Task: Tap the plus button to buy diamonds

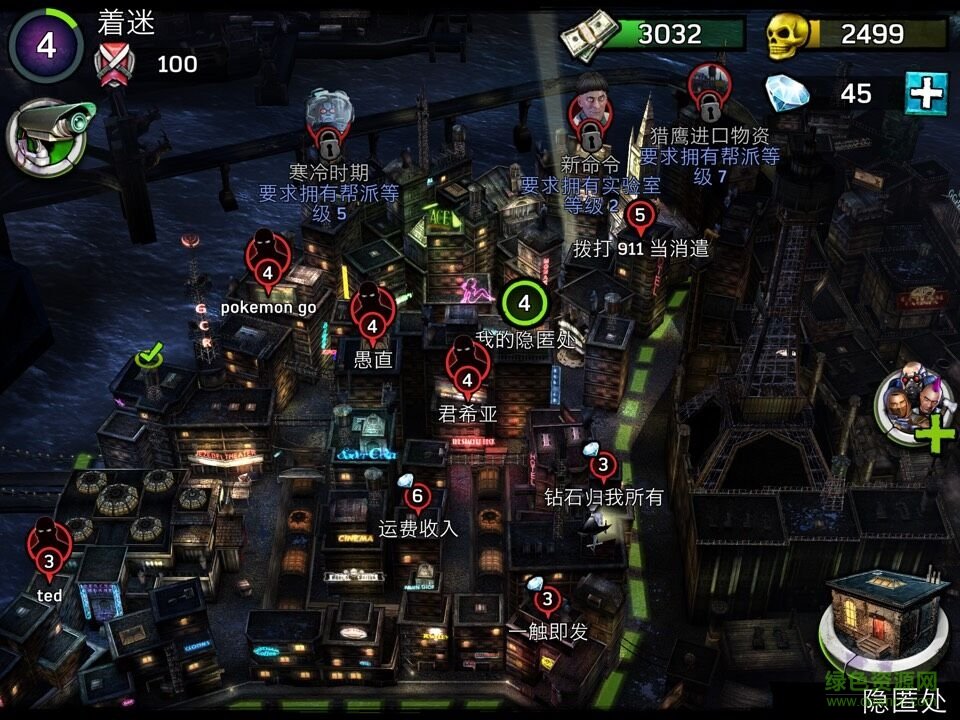Action: click(x=926, y=94)
